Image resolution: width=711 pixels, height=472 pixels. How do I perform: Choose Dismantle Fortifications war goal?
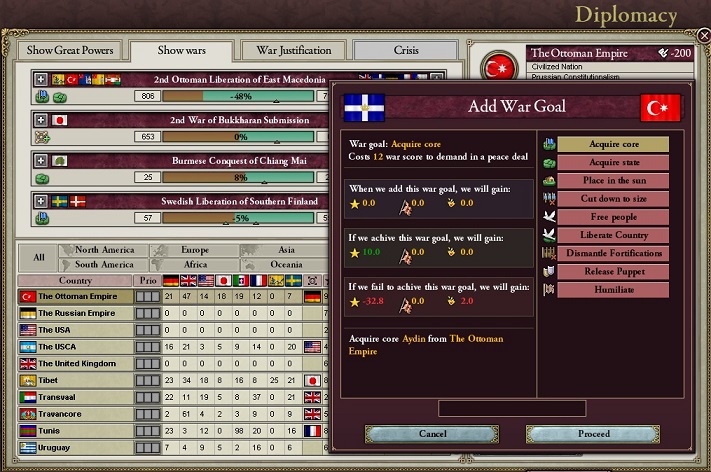[x=612, y=253]
